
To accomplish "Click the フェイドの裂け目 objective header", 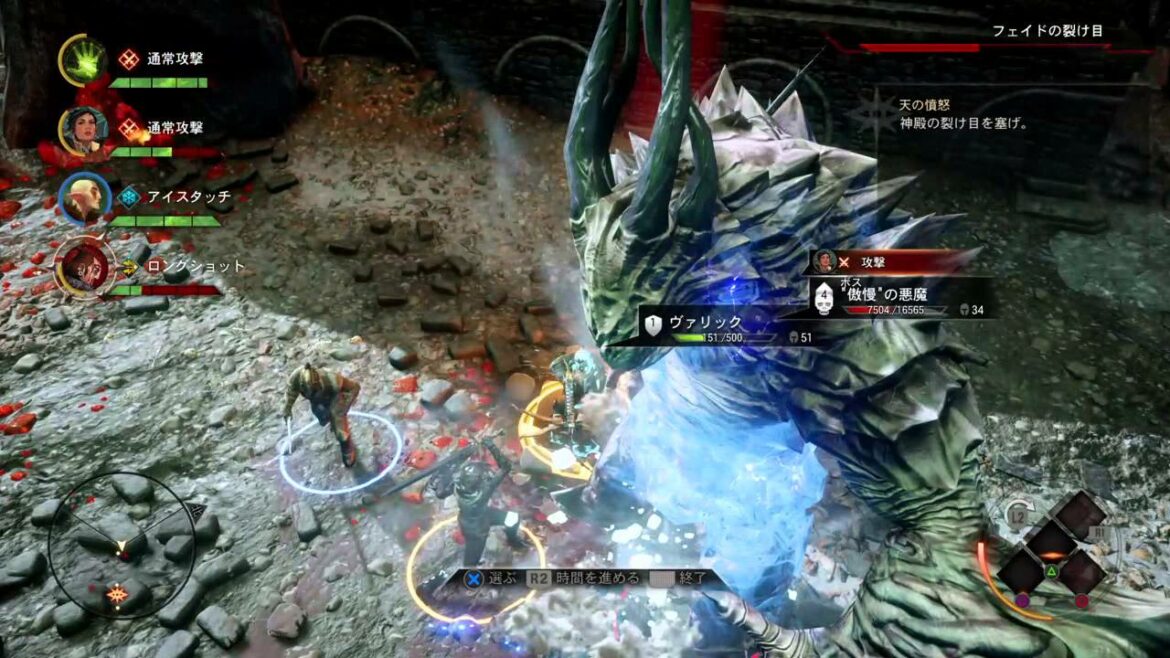I will (x=1047, y=31).
